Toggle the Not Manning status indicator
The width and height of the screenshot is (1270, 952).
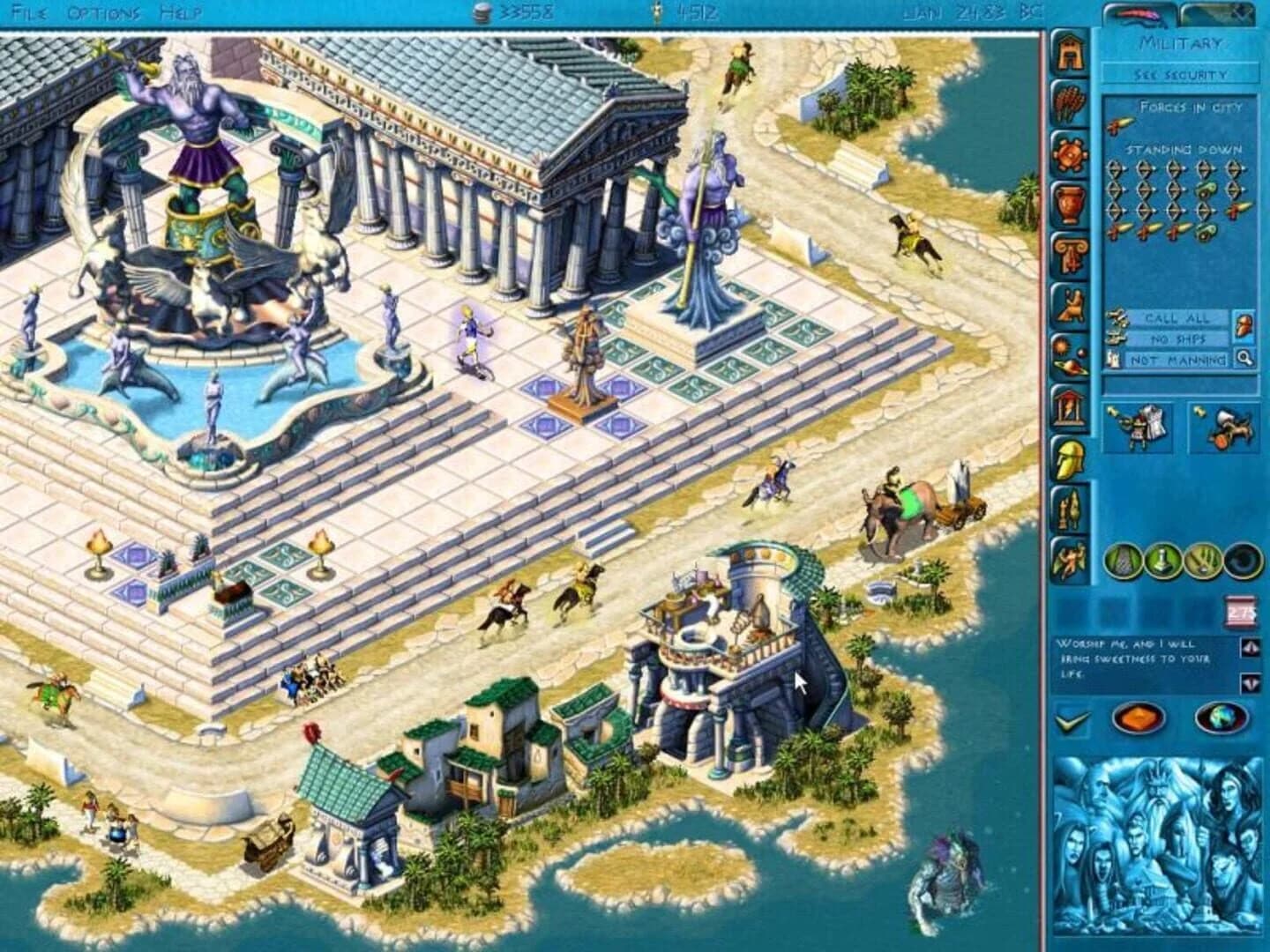tap(1177, 358)
